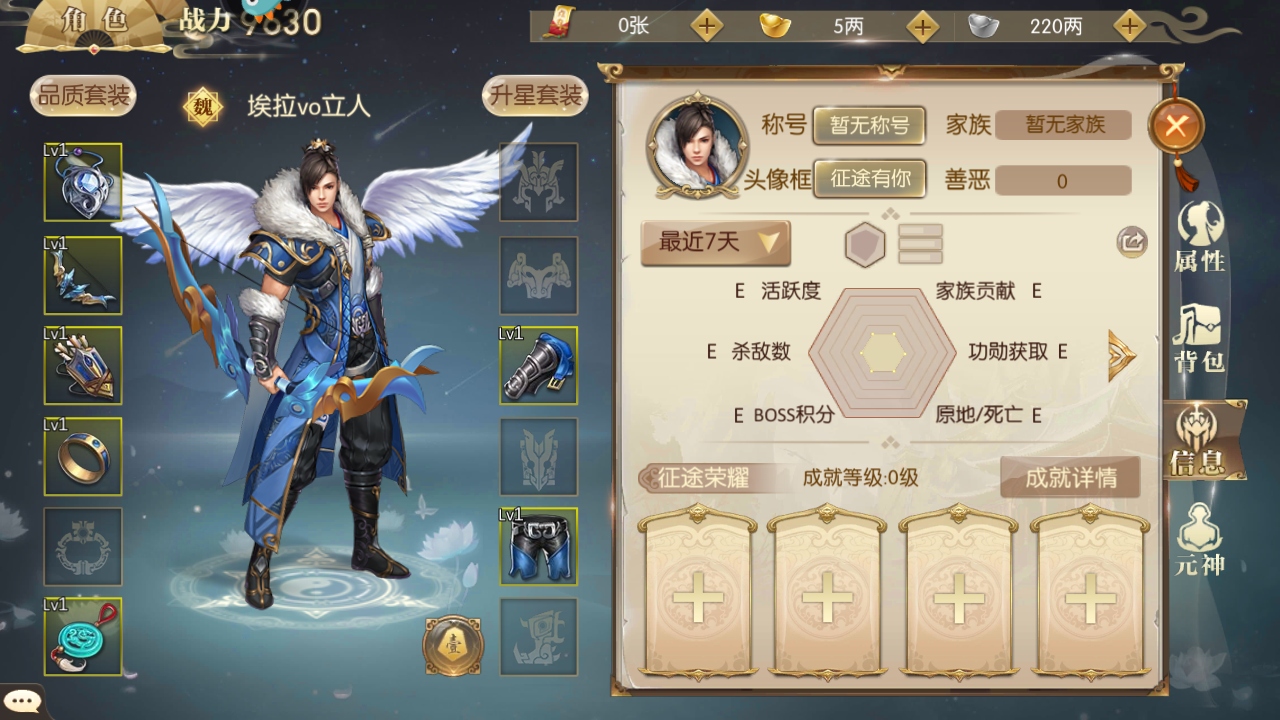Select the equipped blue pants slot

point(539,546)
